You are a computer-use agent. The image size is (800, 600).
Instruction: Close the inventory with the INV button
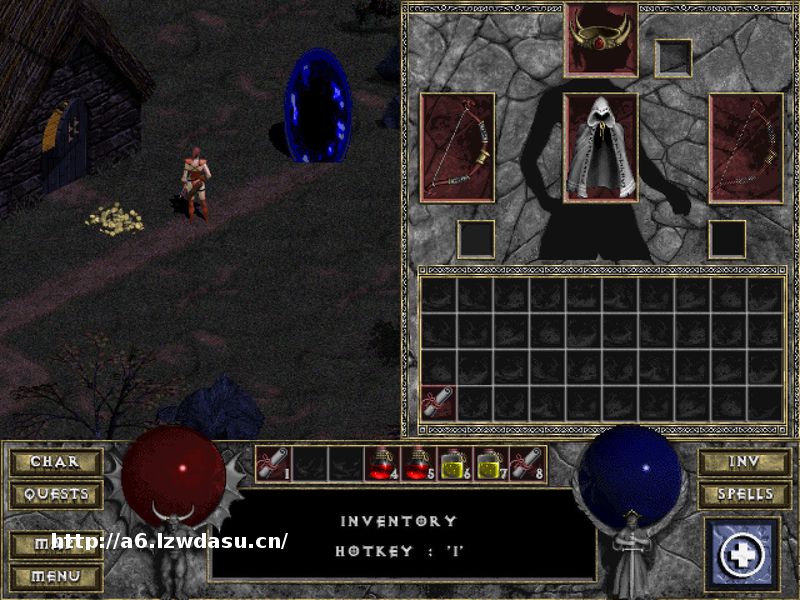coord(744,462)
